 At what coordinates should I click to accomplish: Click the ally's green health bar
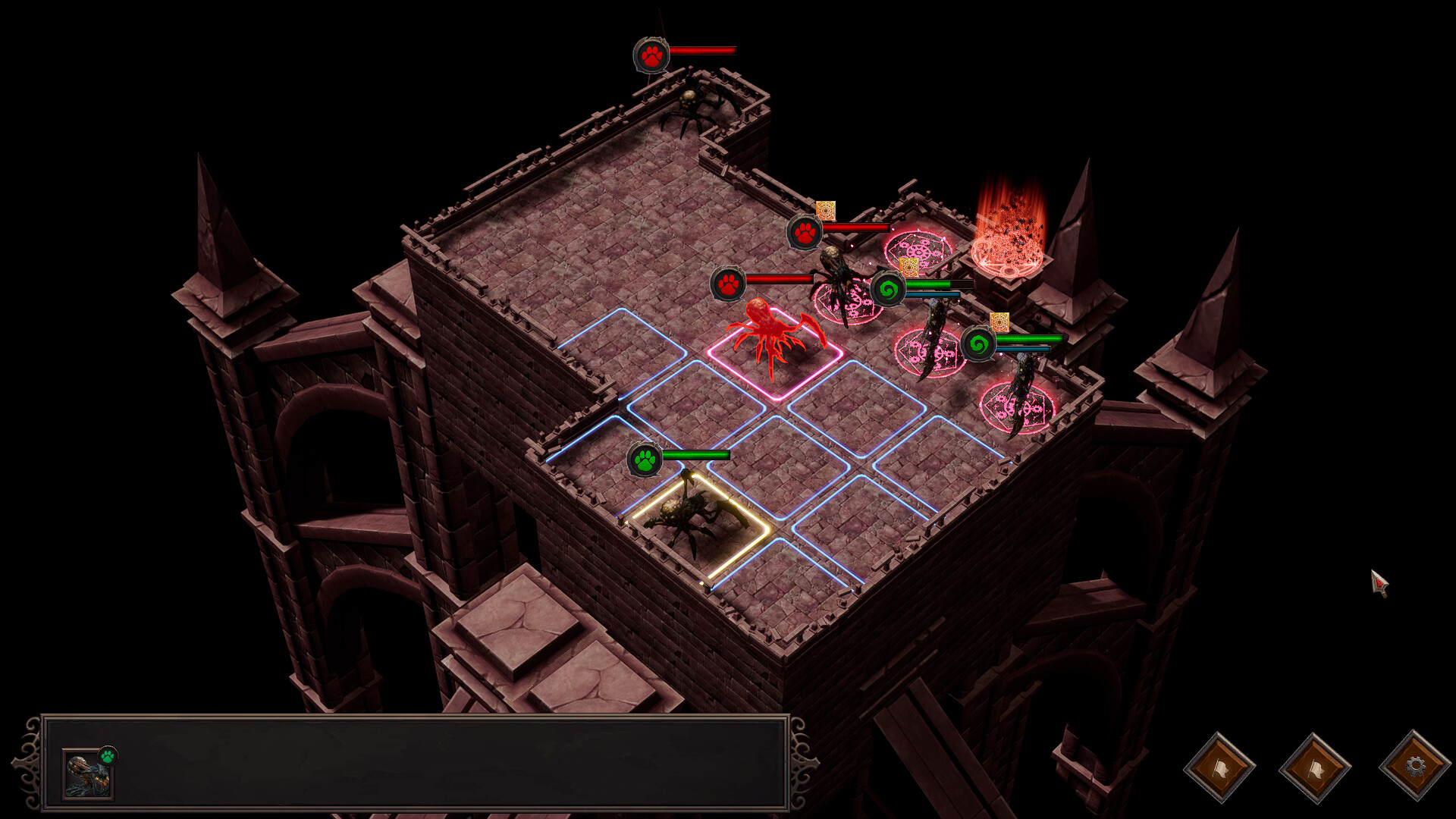pyautogui.click(x=694, y=455)
